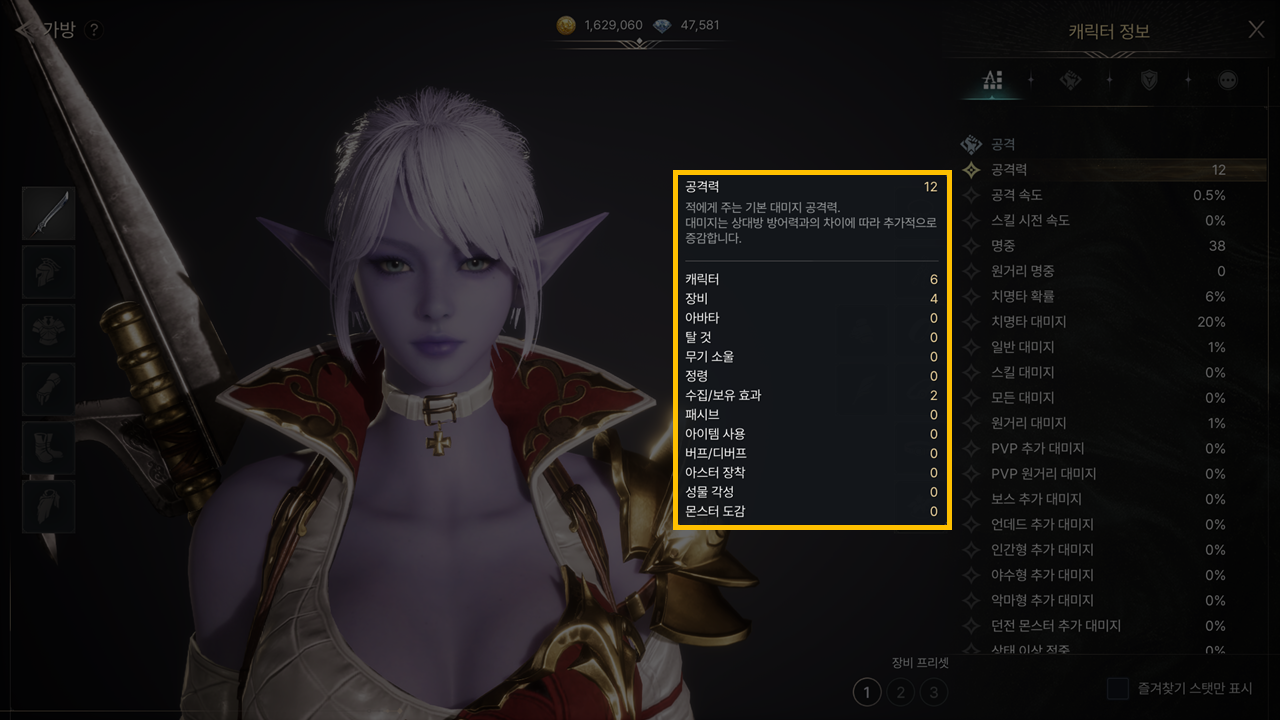The width and height of the screenshot is (1280, 720).
Task: Select the helmet equipment slot
Action: 49,272
